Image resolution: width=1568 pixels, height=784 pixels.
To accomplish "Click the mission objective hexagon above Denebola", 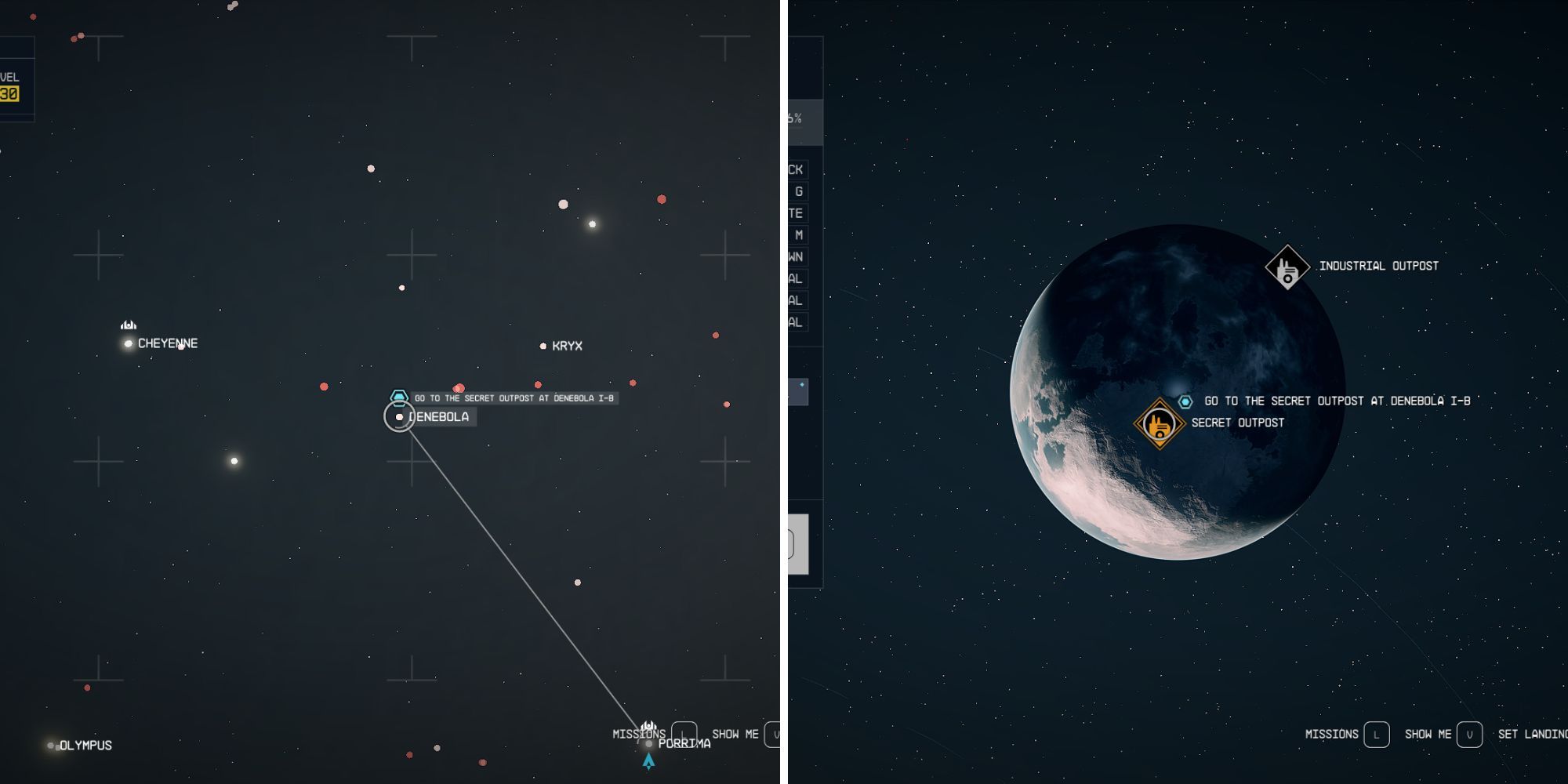I will coord(398,397).
